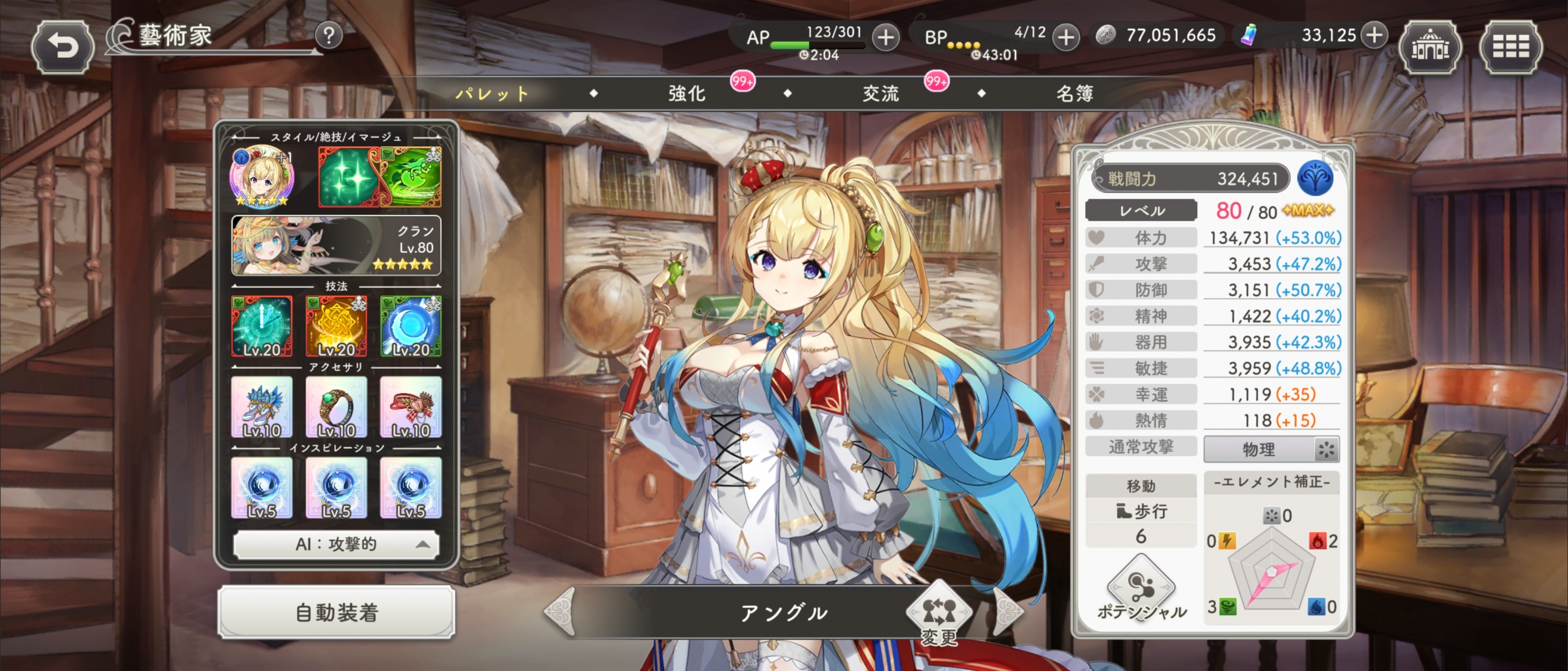Select the パレット tab

pos(492,94)
